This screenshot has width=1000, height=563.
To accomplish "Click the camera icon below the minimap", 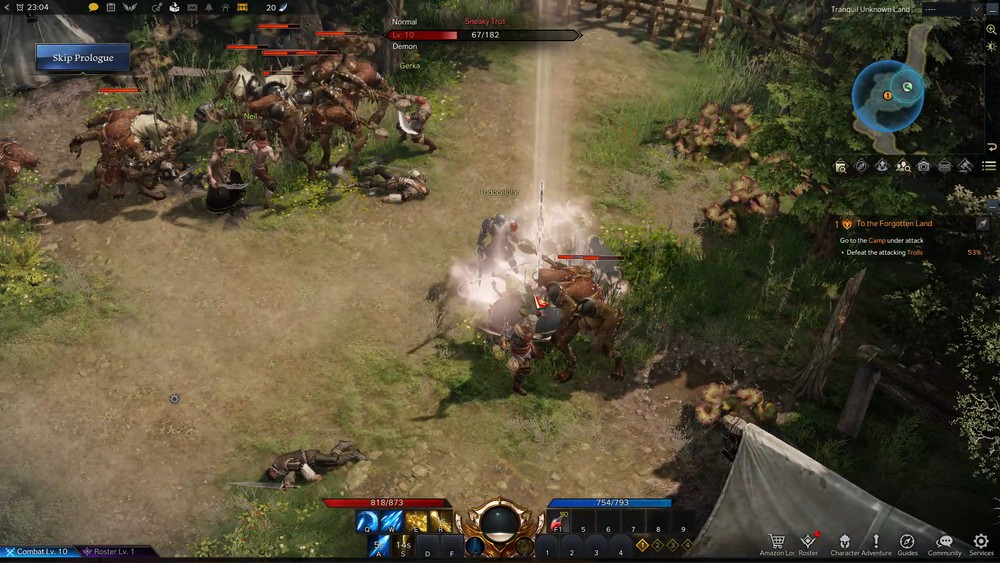I will 923,166.
